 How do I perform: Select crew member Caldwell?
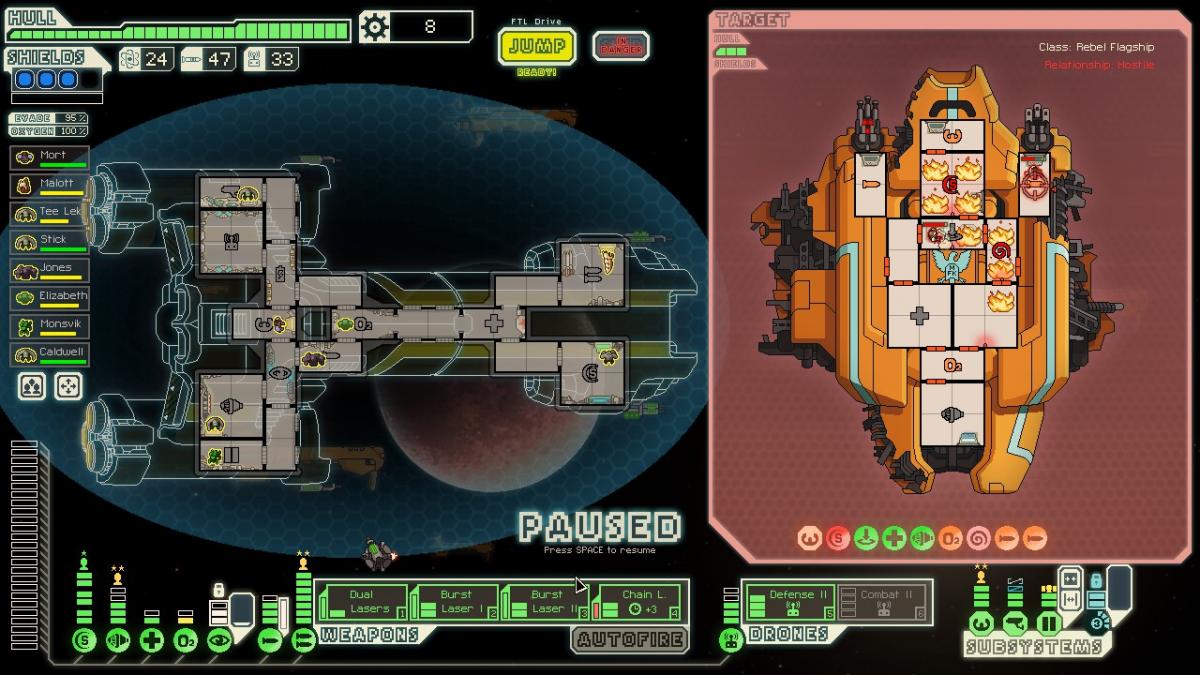[50, 354]
